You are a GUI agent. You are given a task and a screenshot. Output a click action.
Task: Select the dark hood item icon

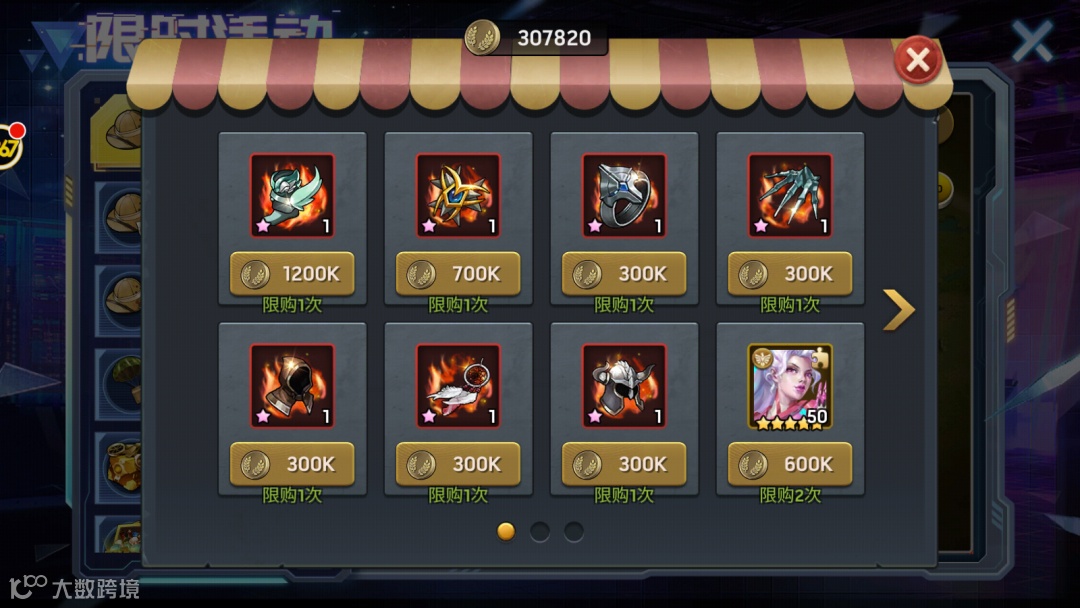point(292,386)
